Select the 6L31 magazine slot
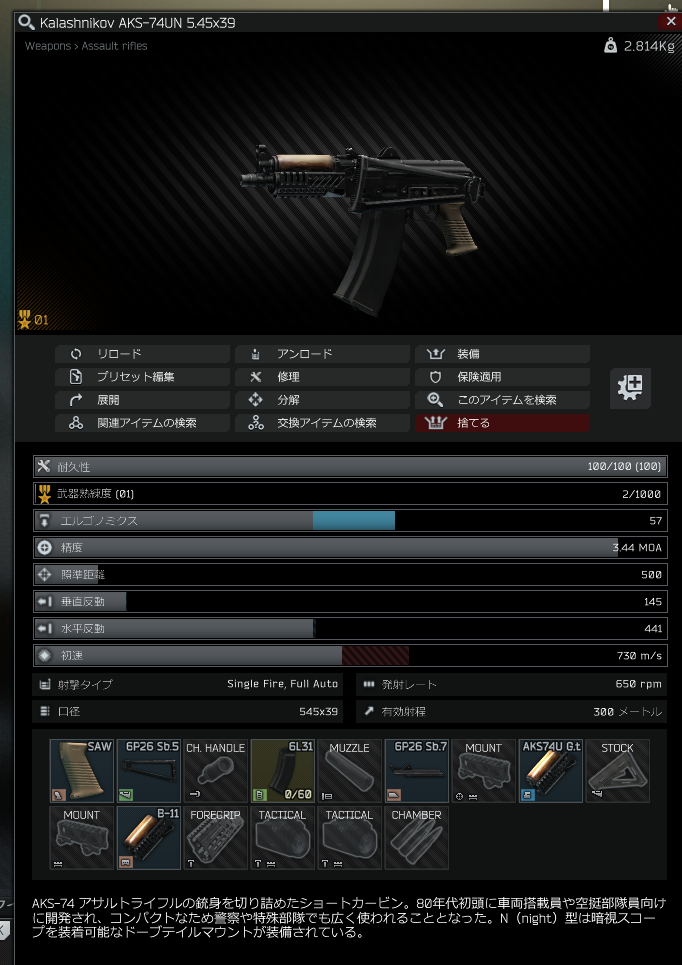 [283, 771]
